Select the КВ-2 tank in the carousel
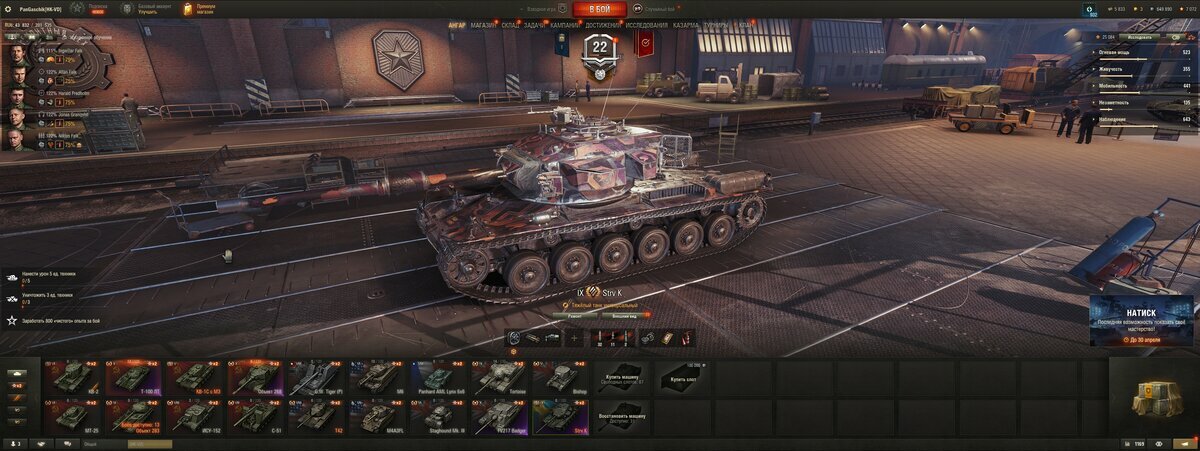The height and width of the screenshot is (451, 1200). [x=75, y=377]
